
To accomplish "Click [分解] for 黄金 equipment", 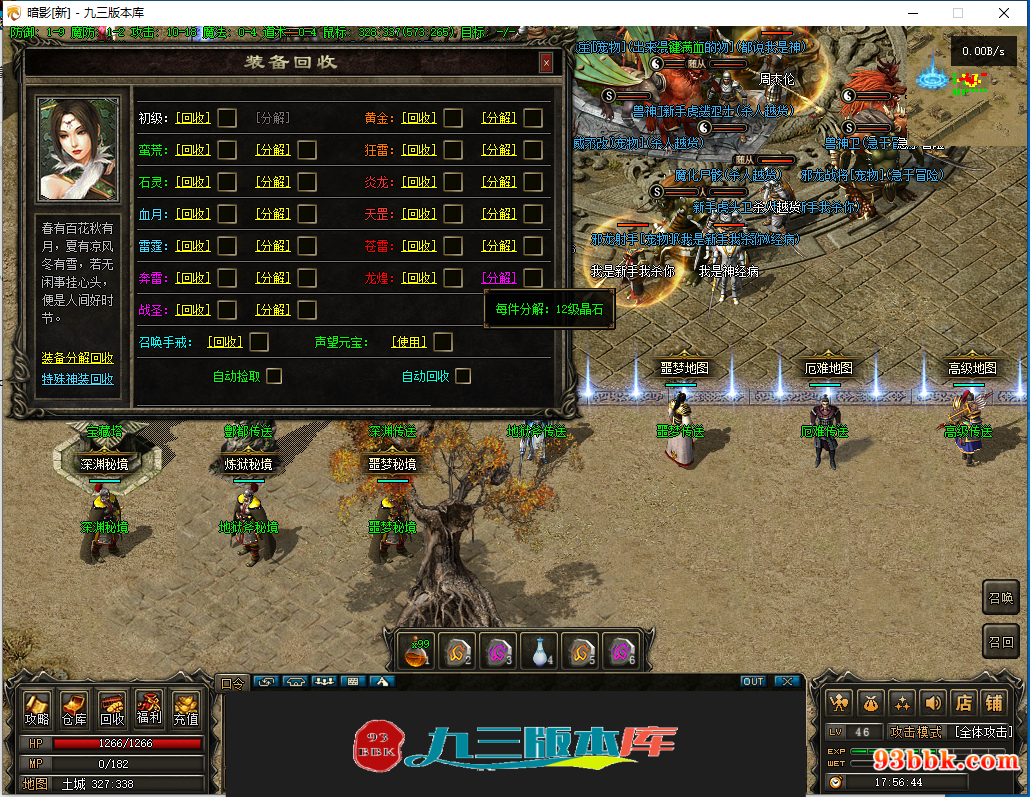I will (x=499, y=118).
